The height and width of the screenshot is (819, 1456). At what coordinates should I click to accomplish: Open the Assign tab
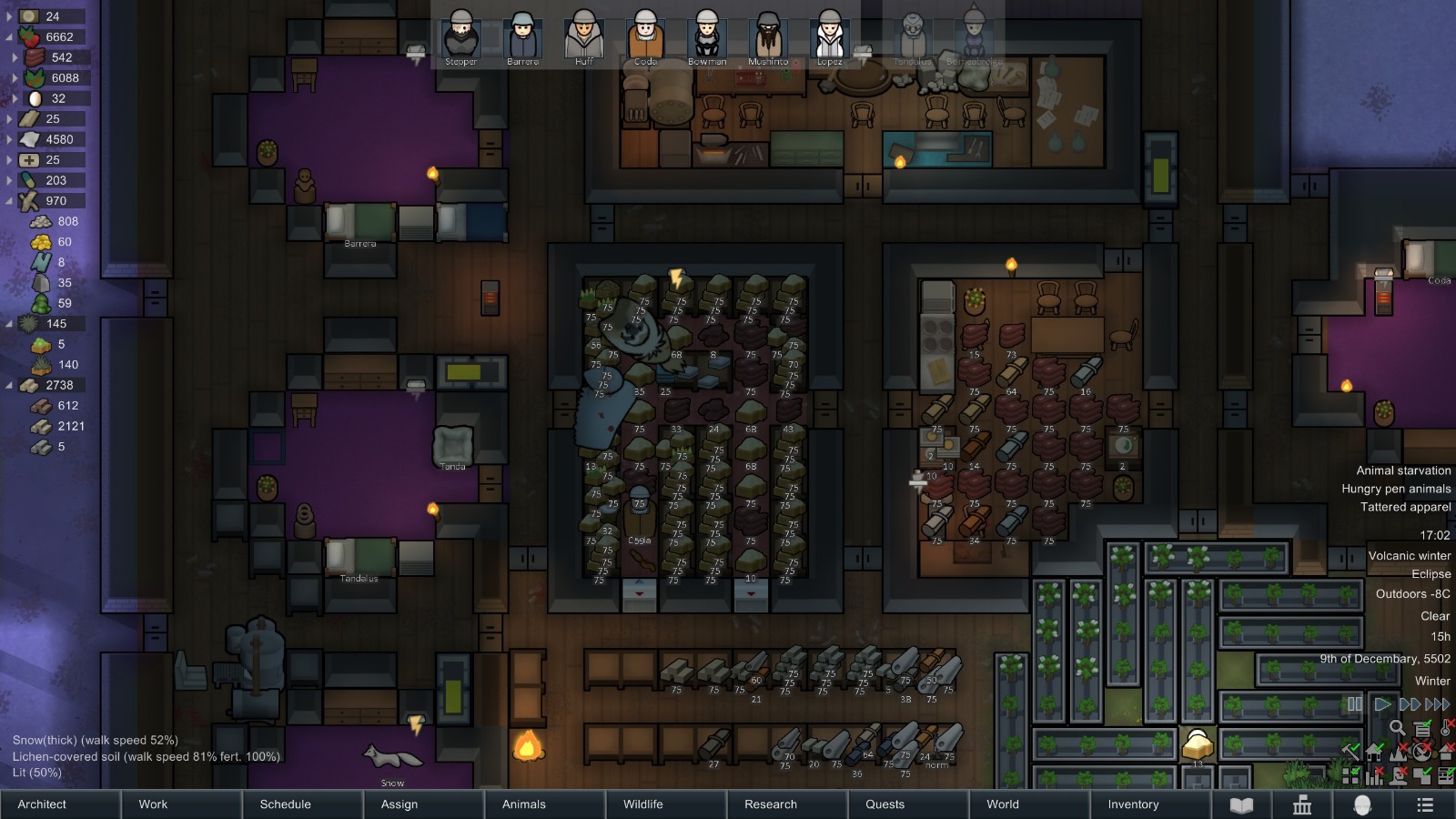click(x=423, y=804)
